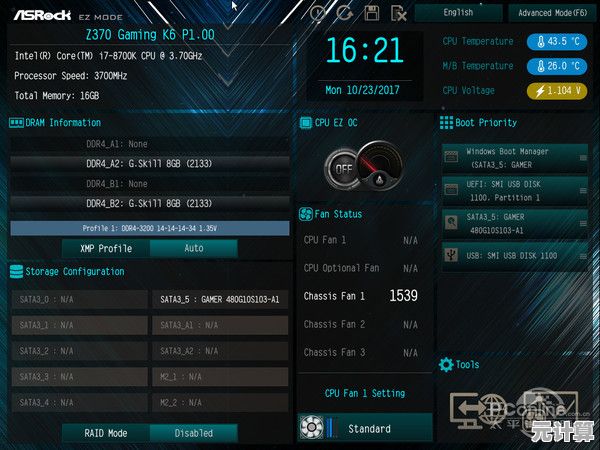This screenshot has width=600, height=450.
Task: Click the Chassis Fan 1 row
Action: 362,296
